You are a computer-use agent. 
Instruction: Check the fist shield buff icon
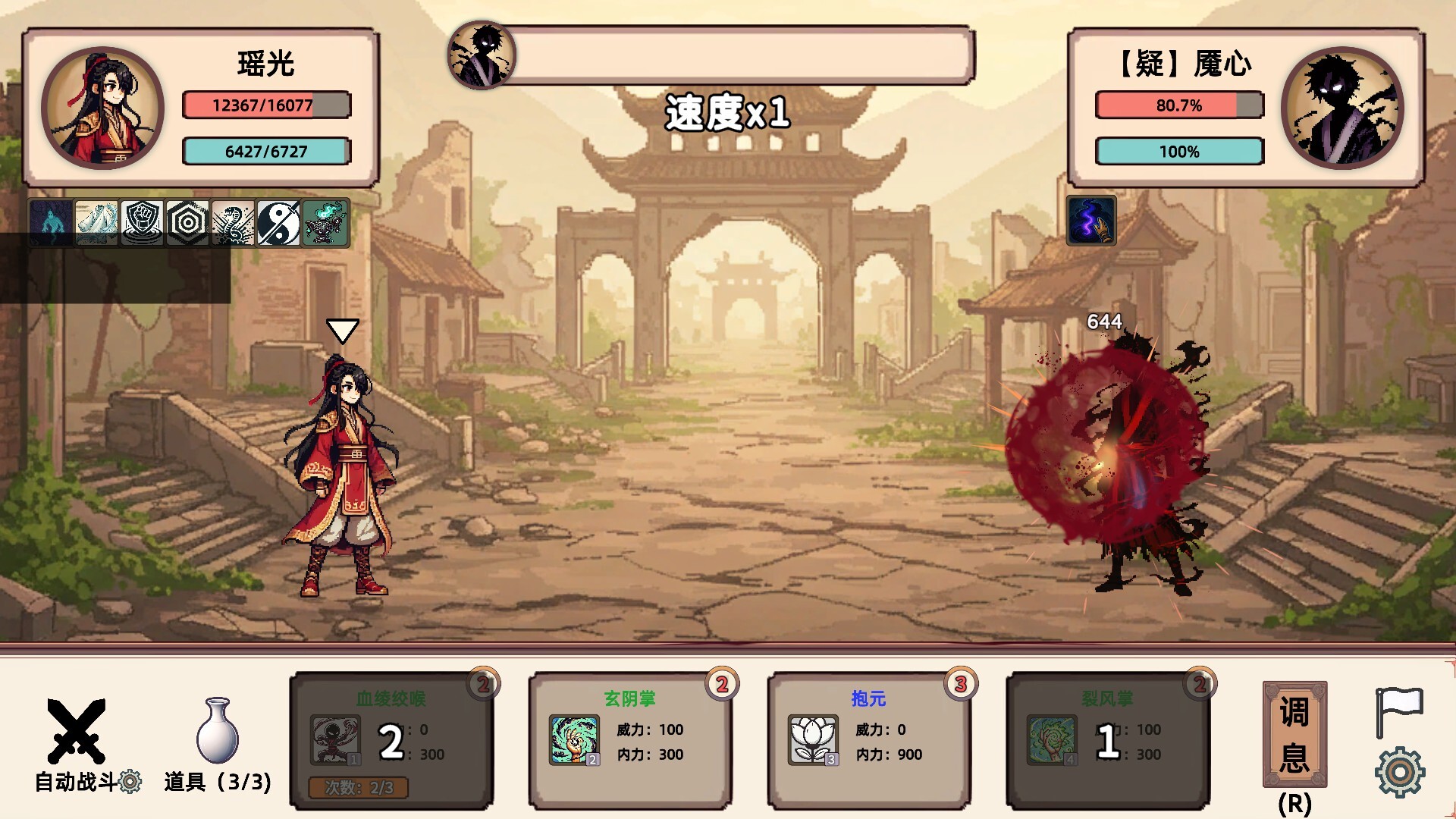click(x=142, y=223)
